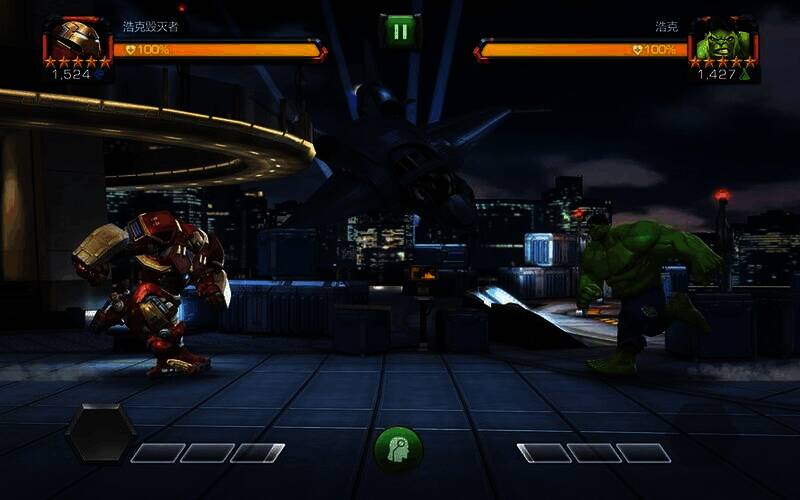Pause the fight with the green button
Viewport: 800px width, 500px height.
click(x=400, y=30)
